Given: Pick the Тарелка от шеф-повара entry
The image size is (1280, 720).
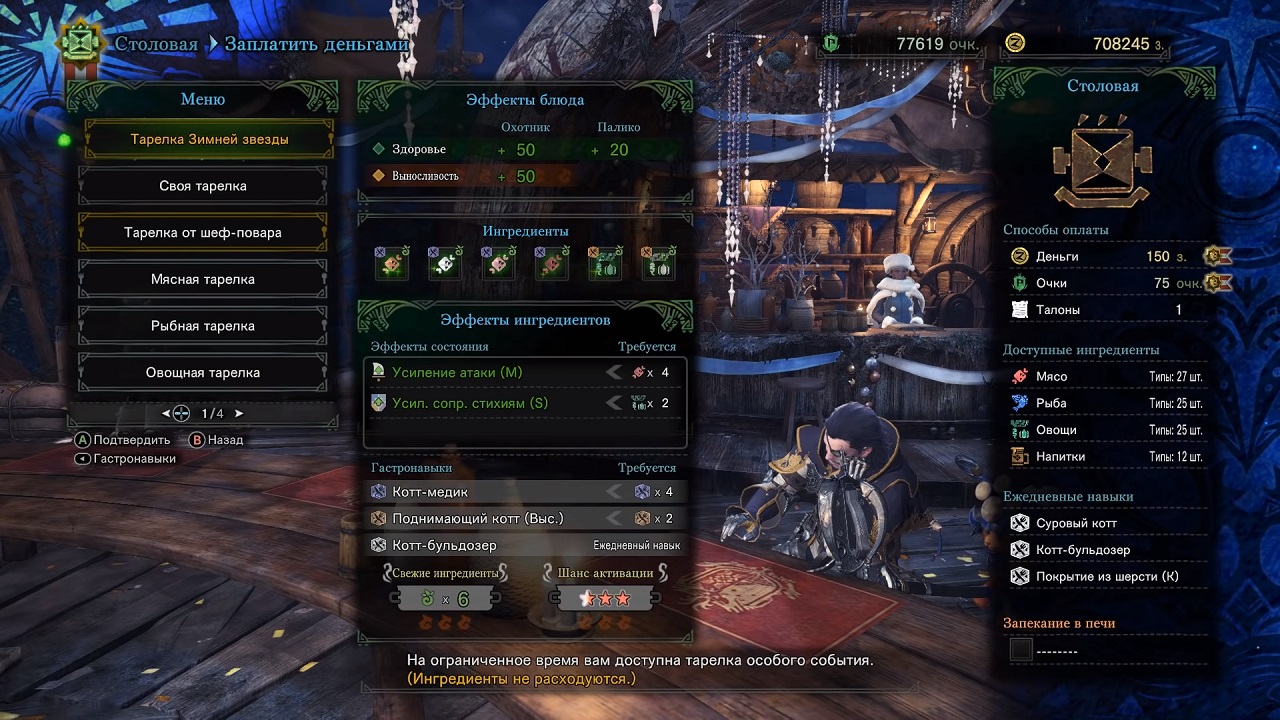Looking at the screenshot, I should click(203, 233).
